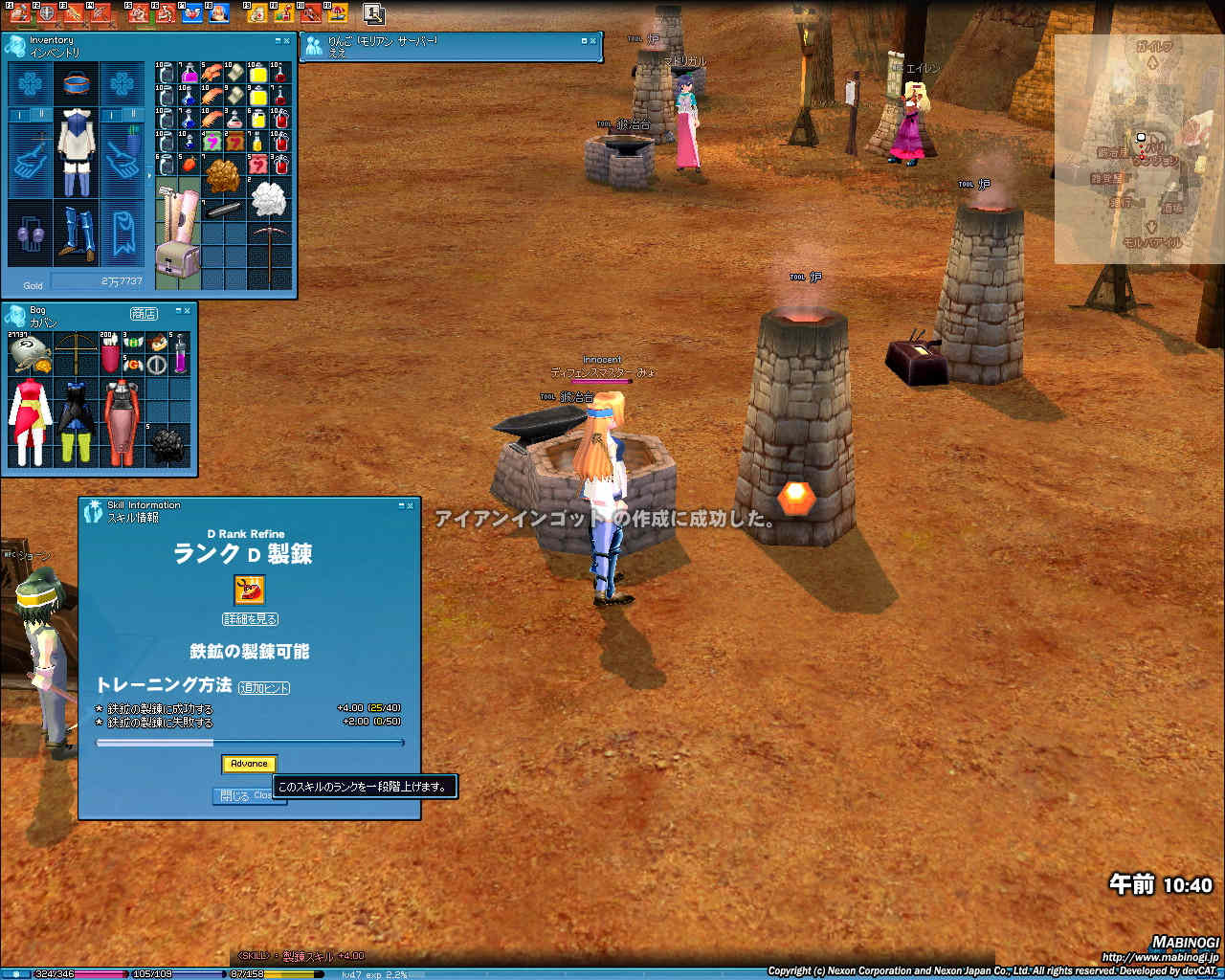Close the Inventory window with X
The height and width of the screenshot is (980, 1225).
(x=286, y=41)
